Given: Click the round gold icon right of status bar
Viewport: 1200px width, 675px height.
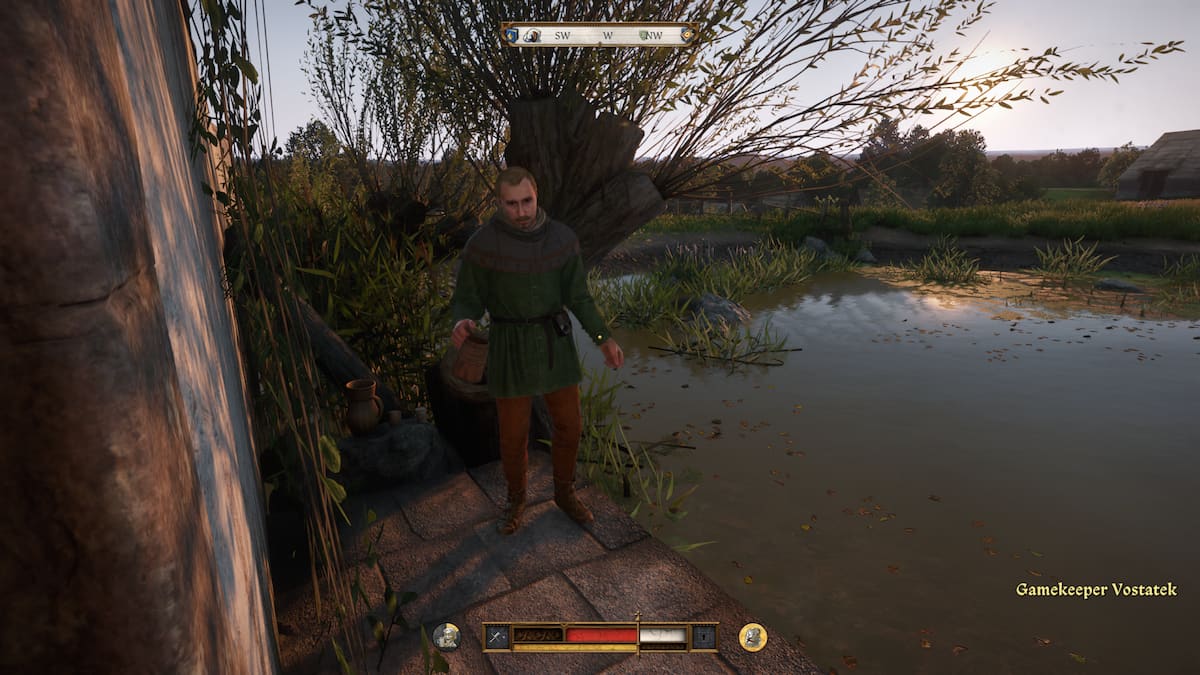Looking at the screenshot, I should [x=752, y=636].
